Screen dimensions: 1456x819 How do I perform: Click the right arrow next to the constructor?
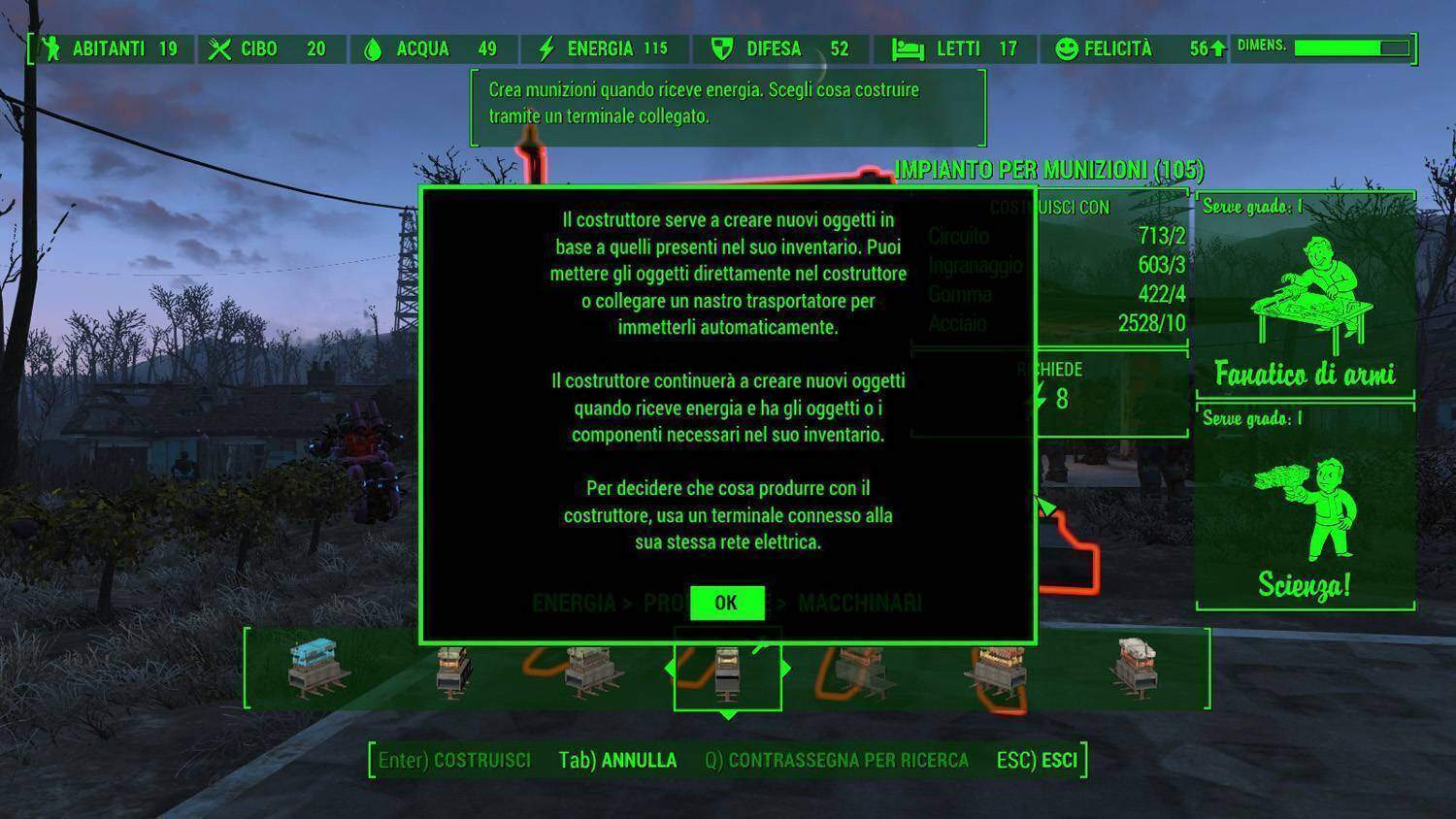point(786,668)
